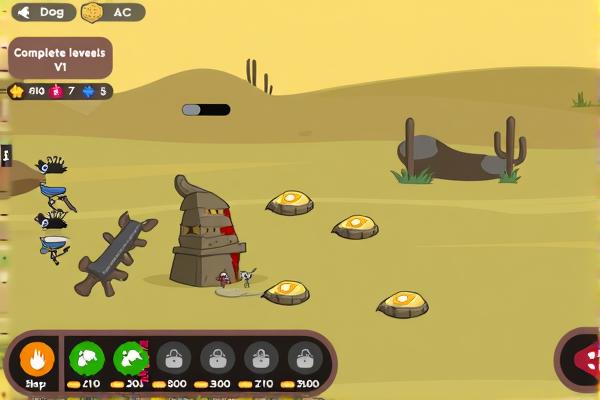Activate the orange flame ability button
The height and width of the screenshot is (400, 600).
pyautogui.click(x=37, y=359)
